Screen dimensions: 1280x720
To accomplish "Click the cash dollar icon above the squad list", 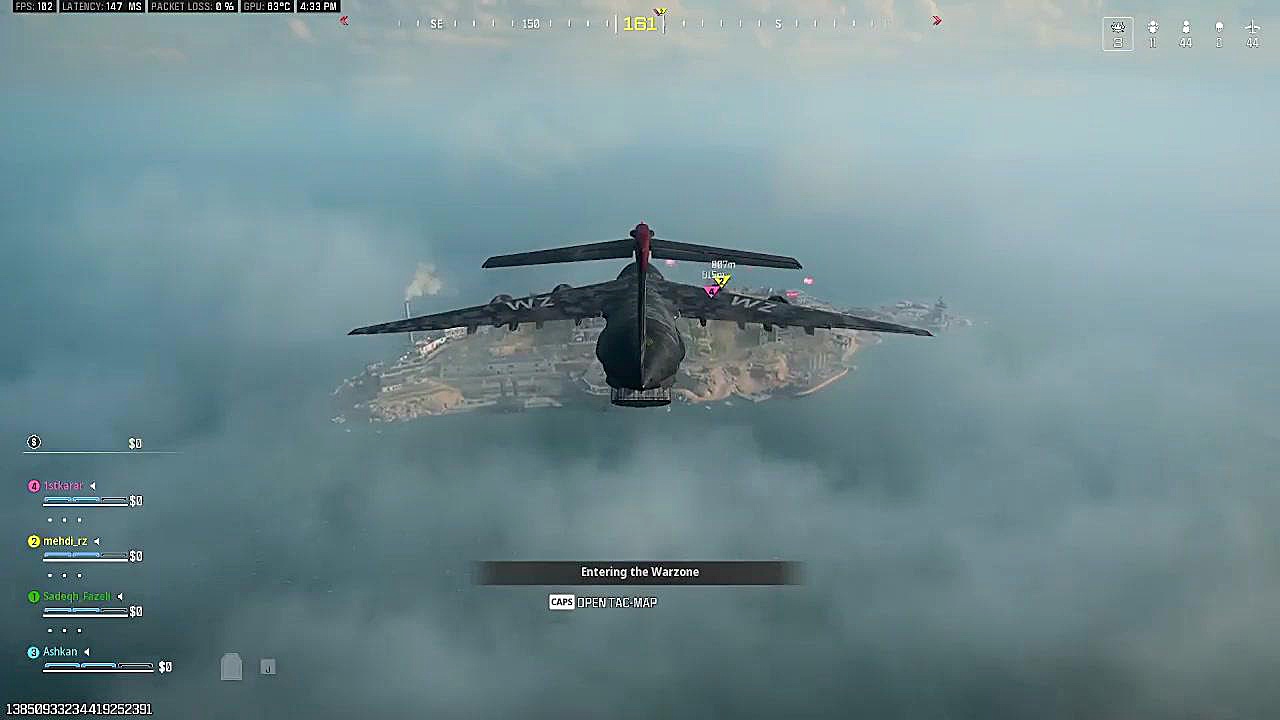I will tap(34, 442).
